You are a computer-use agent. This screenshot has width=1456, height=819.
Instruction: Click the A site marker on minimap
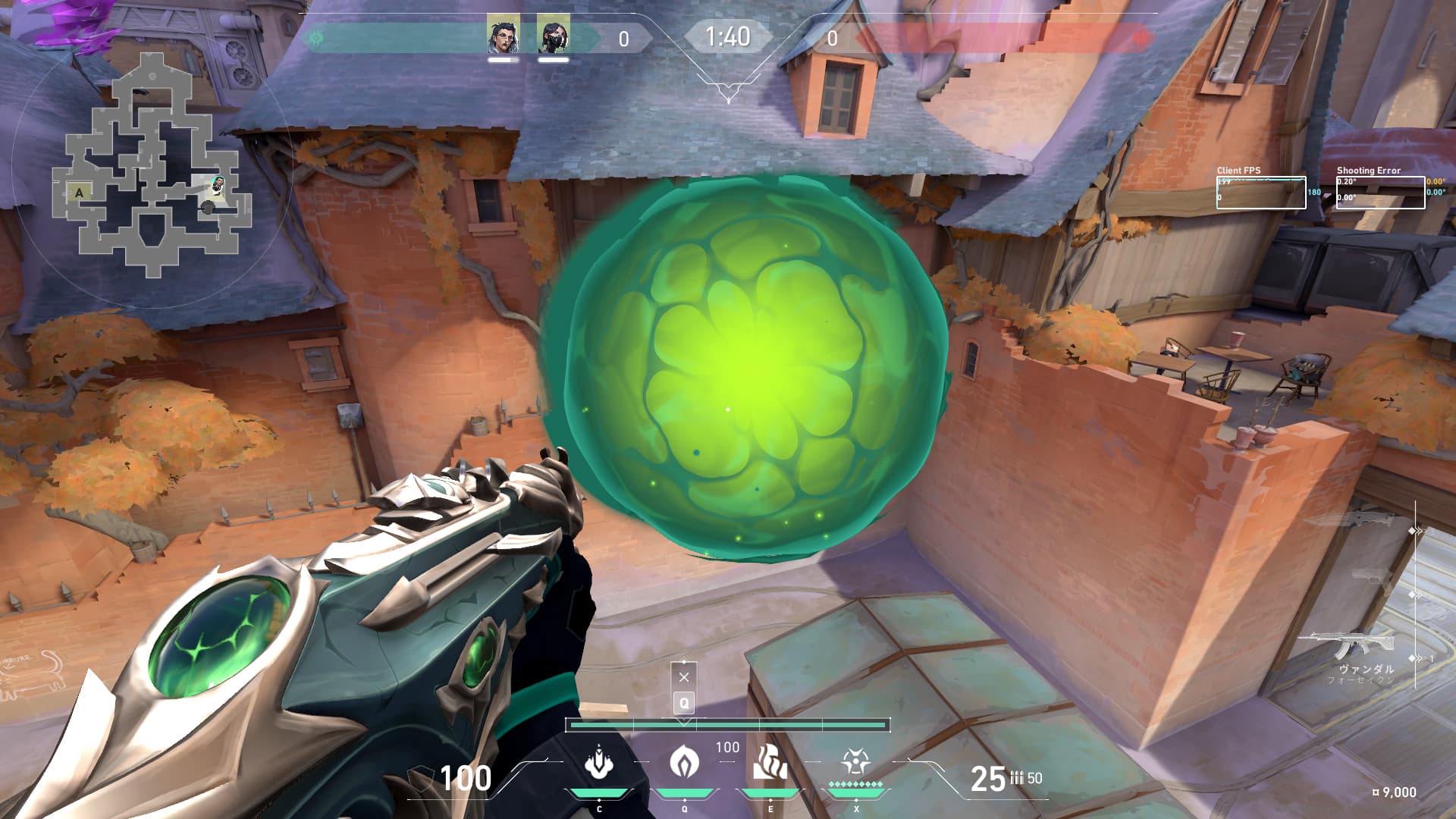pos(80,193)
